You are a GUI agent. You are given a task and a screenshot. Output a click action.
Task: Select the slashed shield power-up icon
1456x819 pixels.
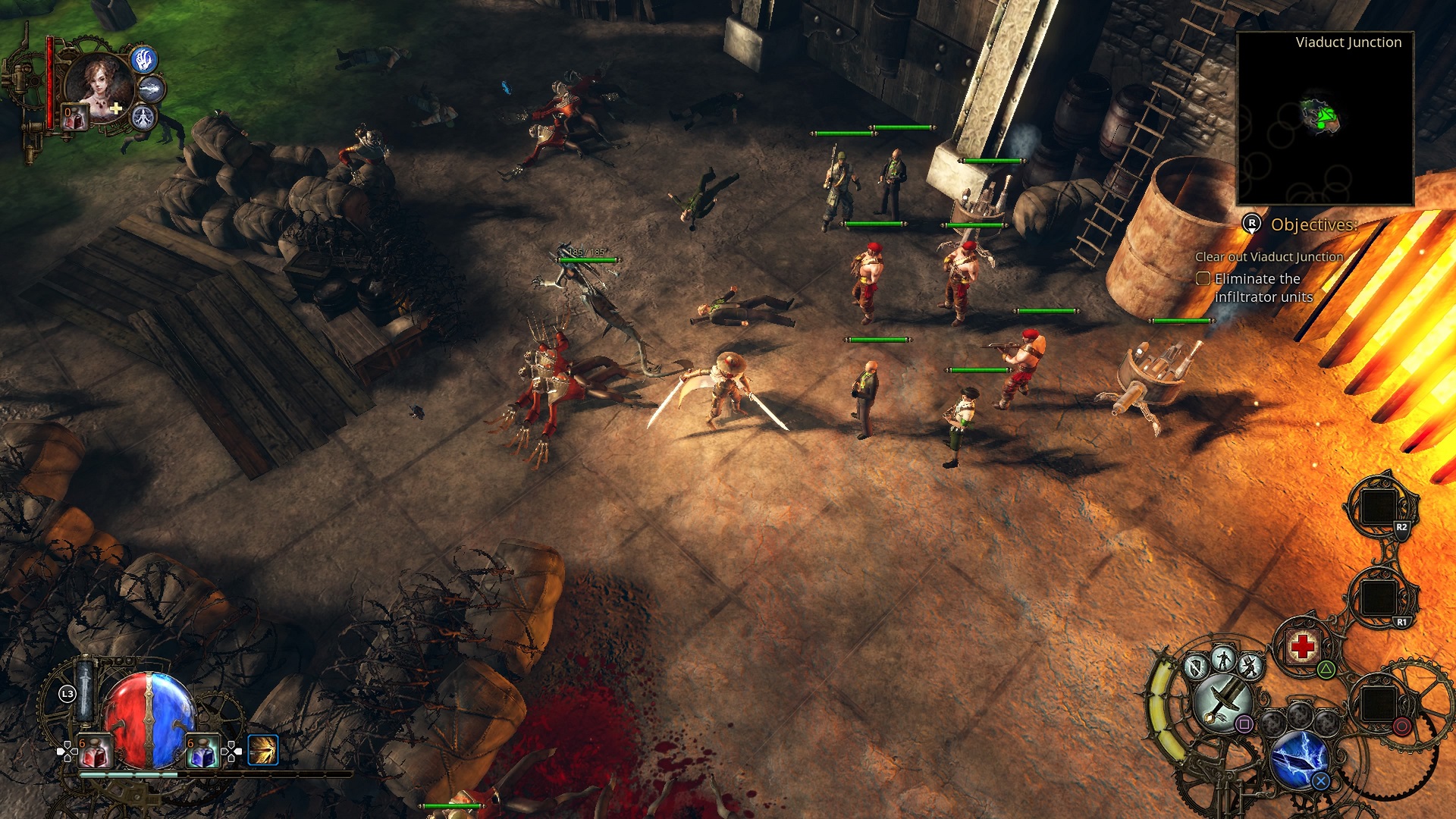[x=1196, y=667]
